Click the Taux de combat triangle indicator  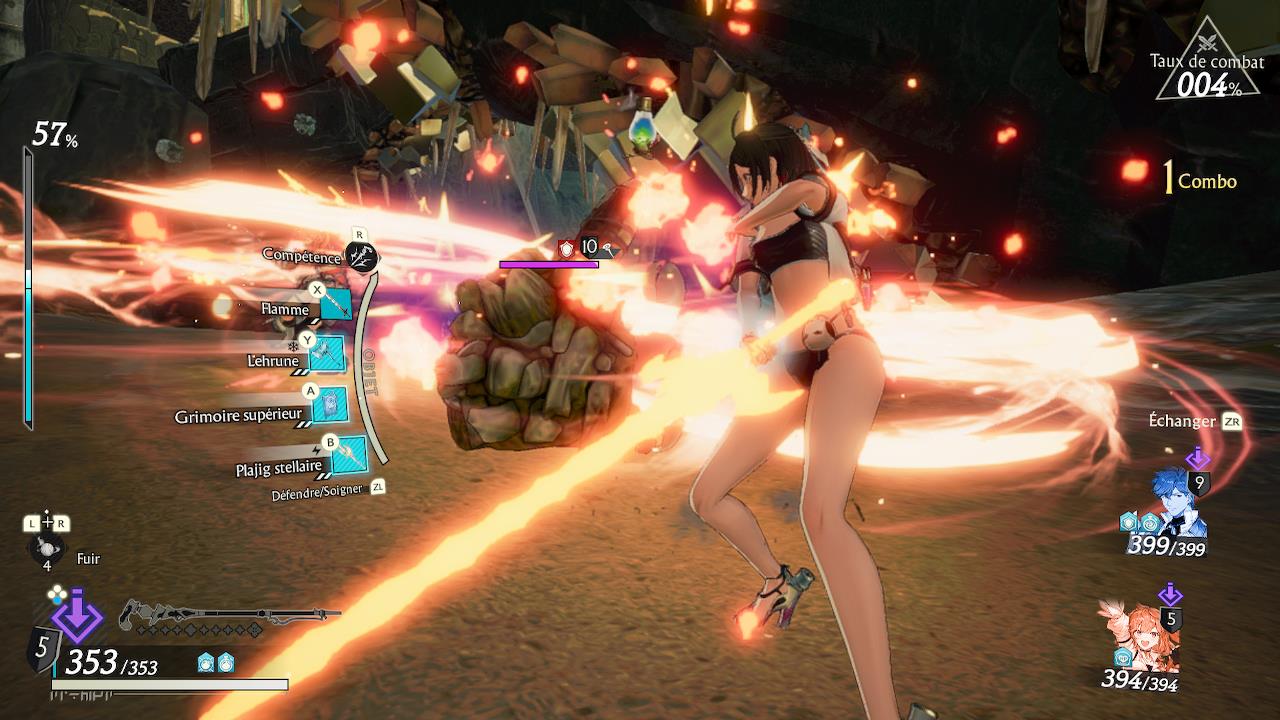(1207, 63)
